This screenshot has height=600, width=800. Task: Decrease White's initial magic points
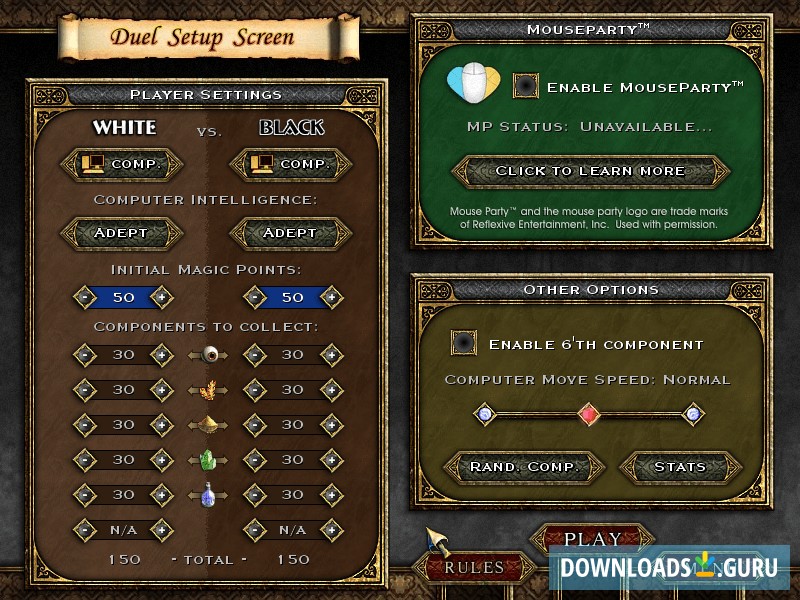tap(84, 298)
